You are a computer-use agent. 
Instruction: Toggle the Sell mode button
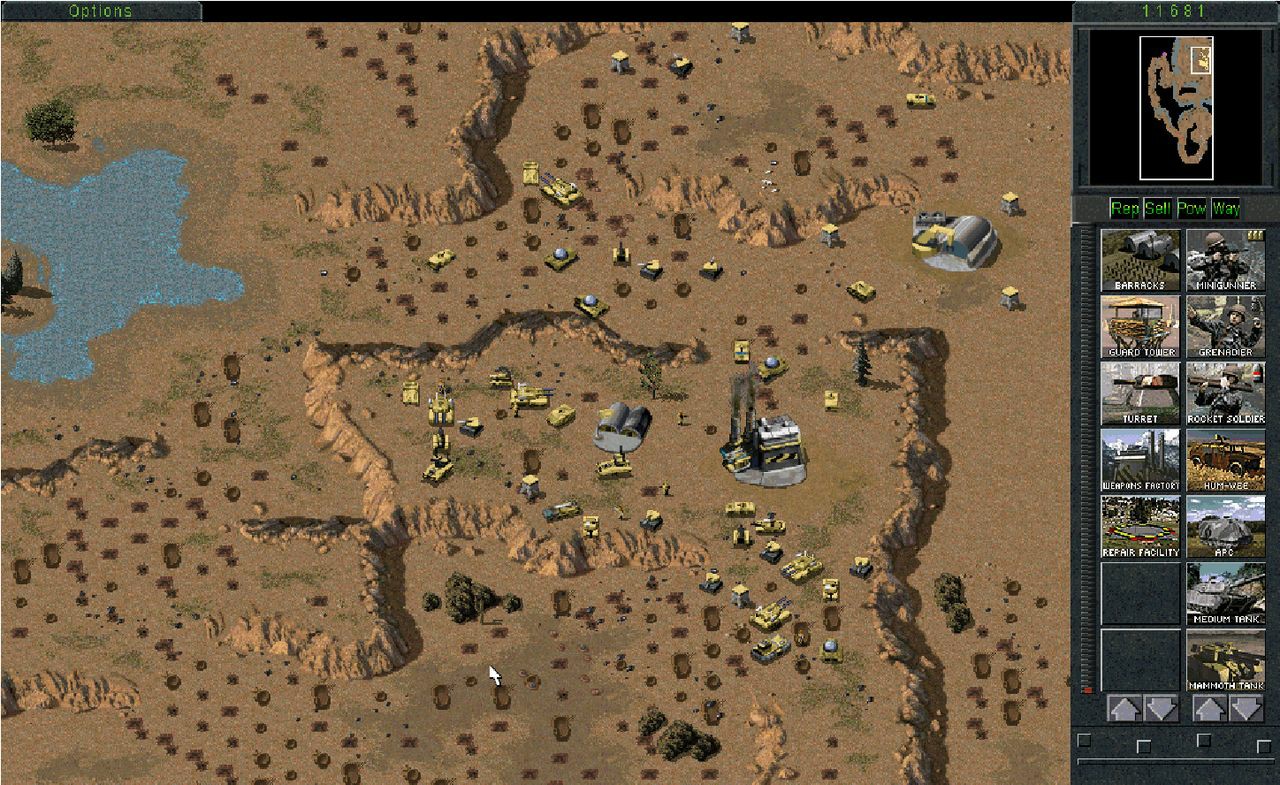click(1158, 208)
